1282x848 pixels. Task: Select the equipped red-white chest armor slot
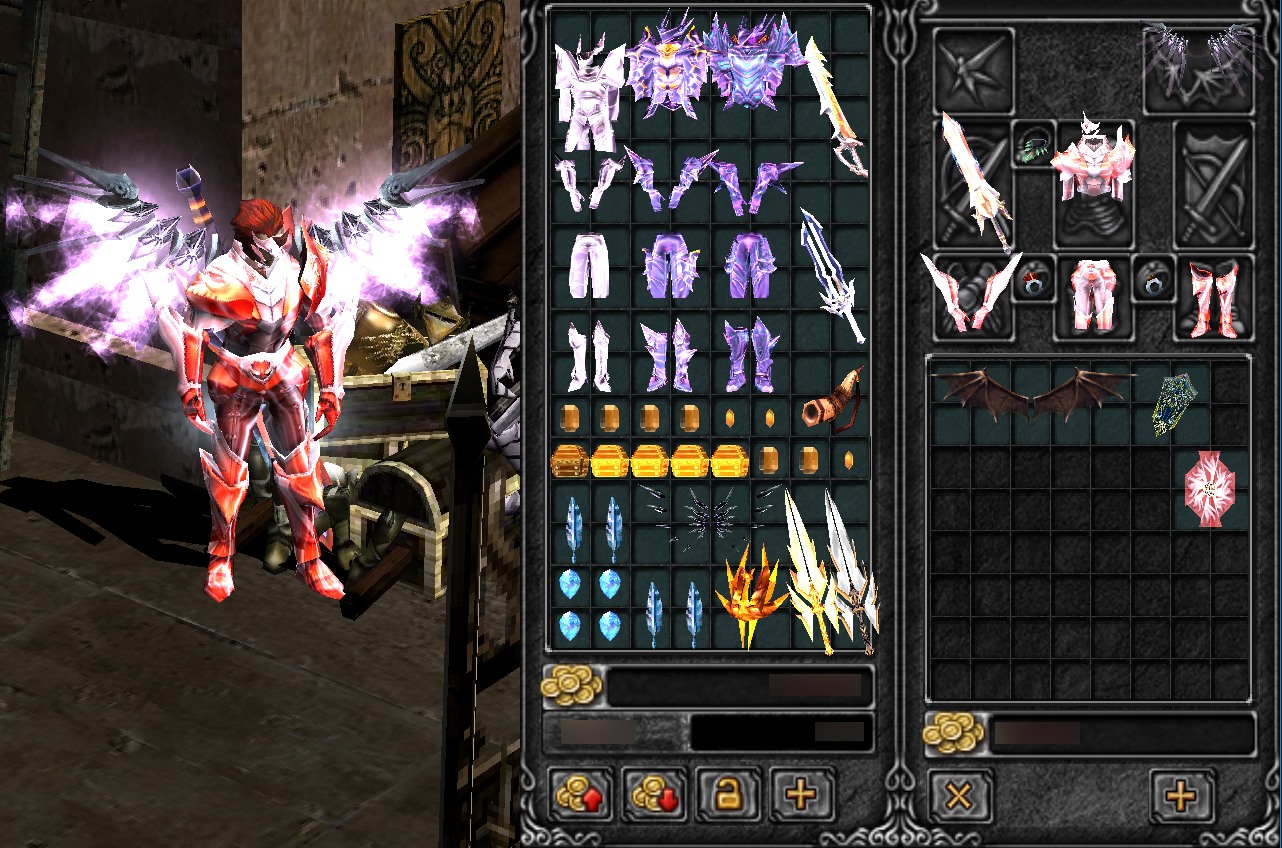coord(1093,181)
